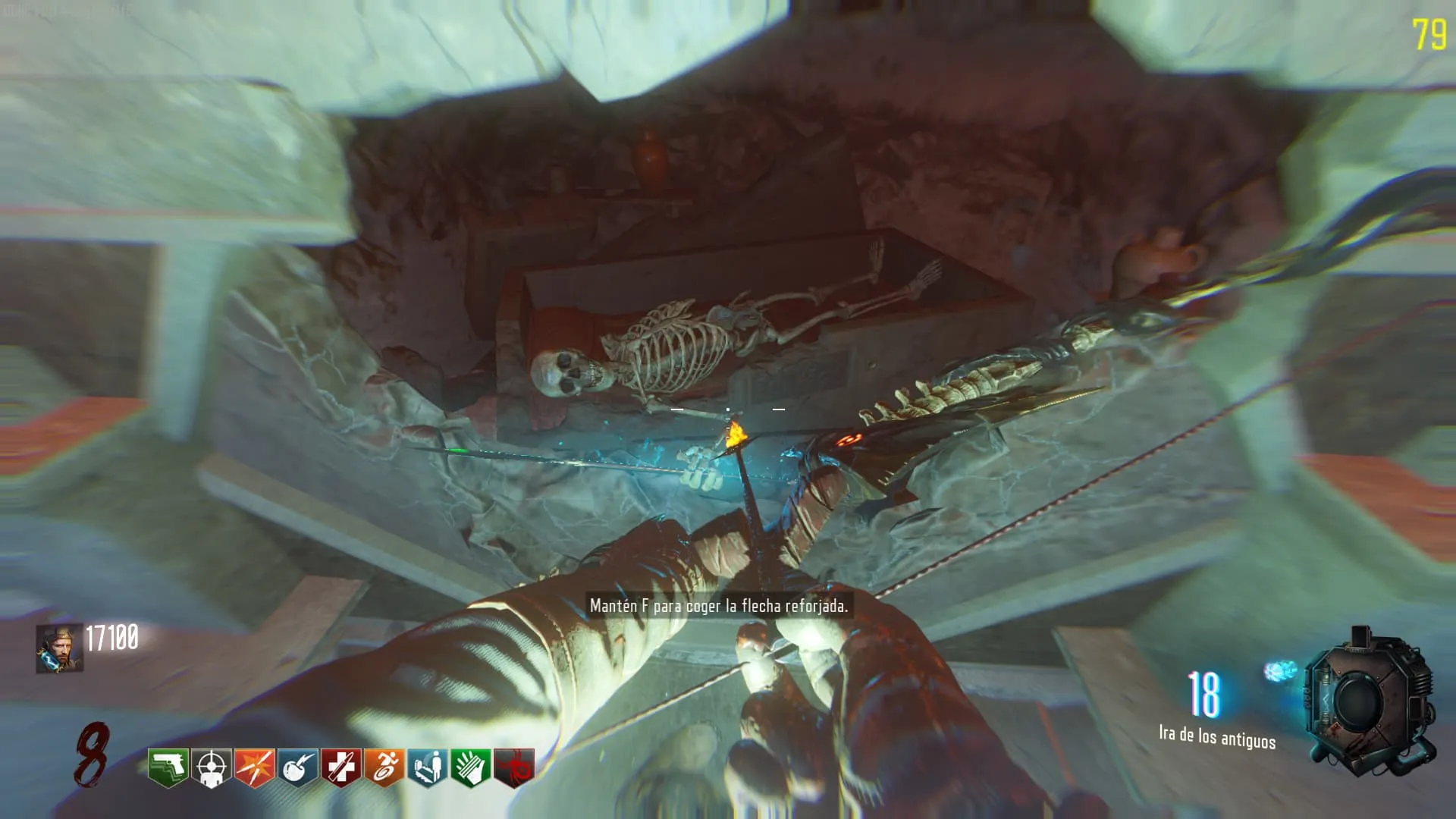
Task: Choose the Double Tap bullet-burst perk icon
Action: 255,767
